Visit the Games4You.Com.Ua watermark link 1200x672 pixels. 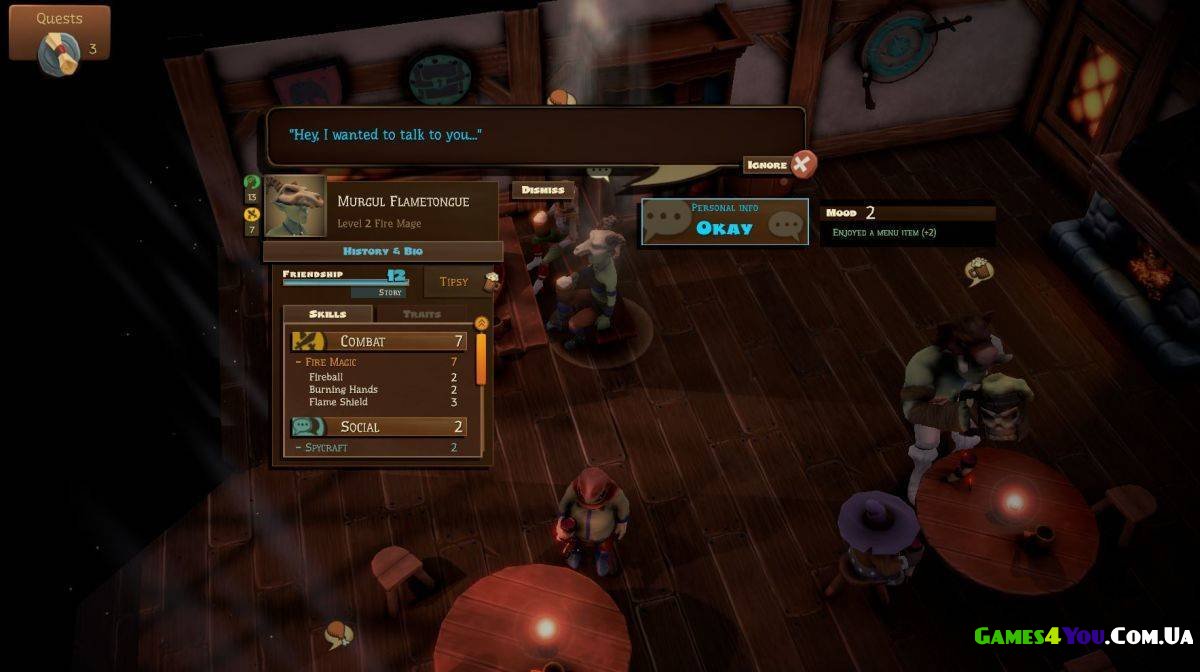[1083, 636]
